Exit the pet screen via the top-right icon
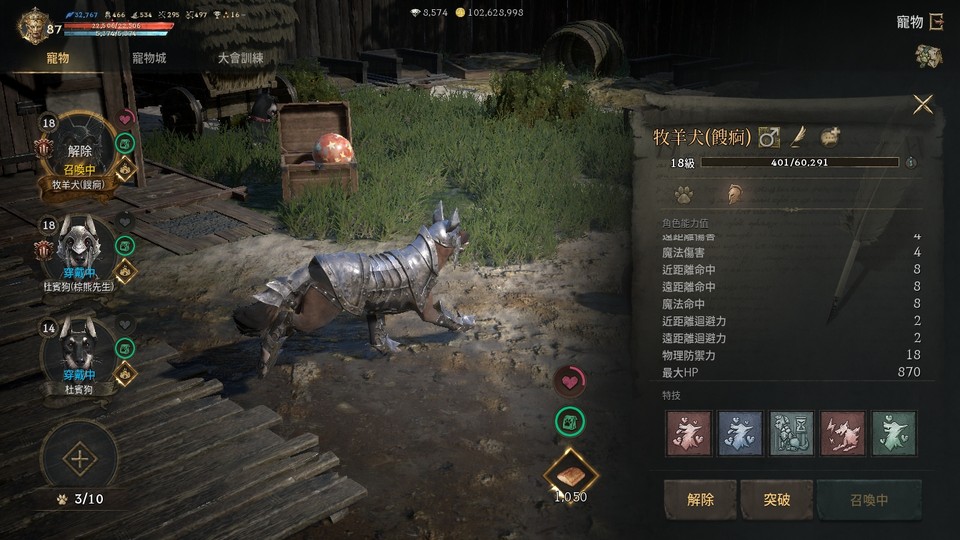Screen dimensions: 960x540 point(936,21)
